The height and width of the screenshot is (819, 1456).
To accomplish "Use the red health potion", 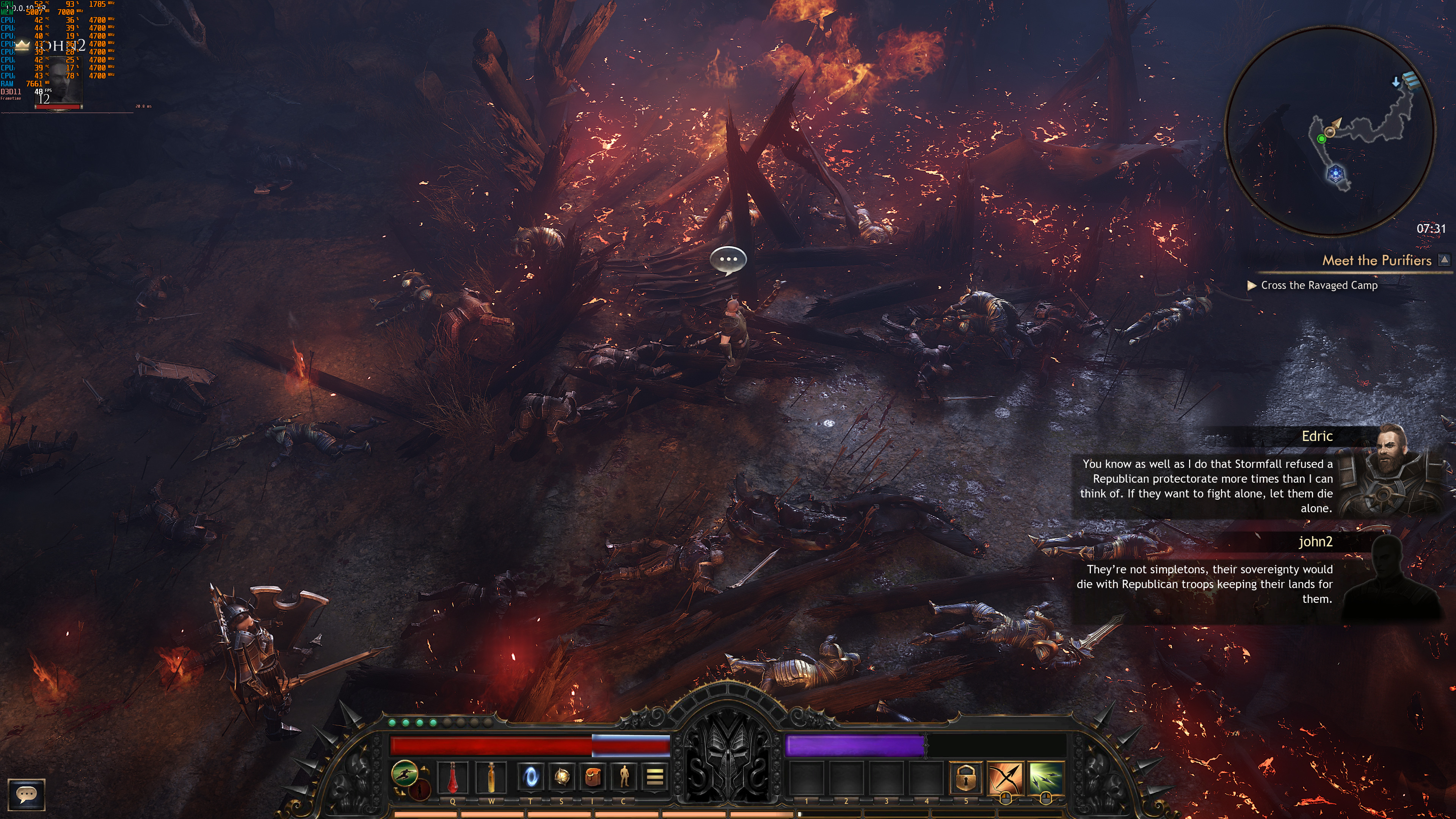I will [453, 777].
